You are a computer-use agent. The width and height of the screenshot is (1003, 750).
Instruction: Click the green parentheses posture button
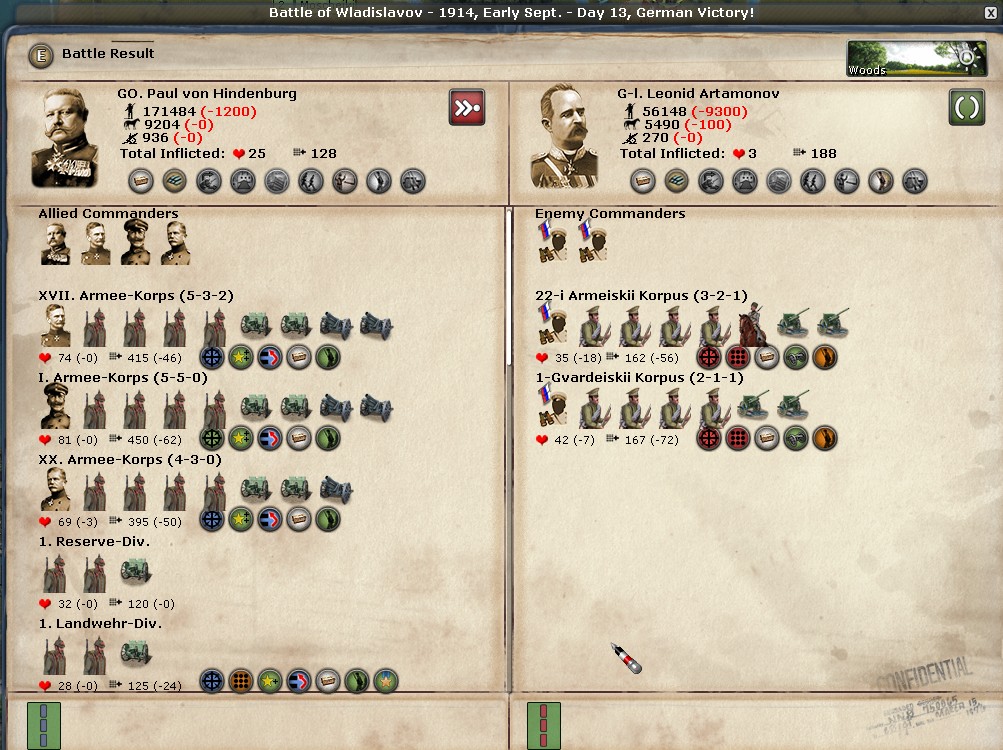(x=967, y=107)
